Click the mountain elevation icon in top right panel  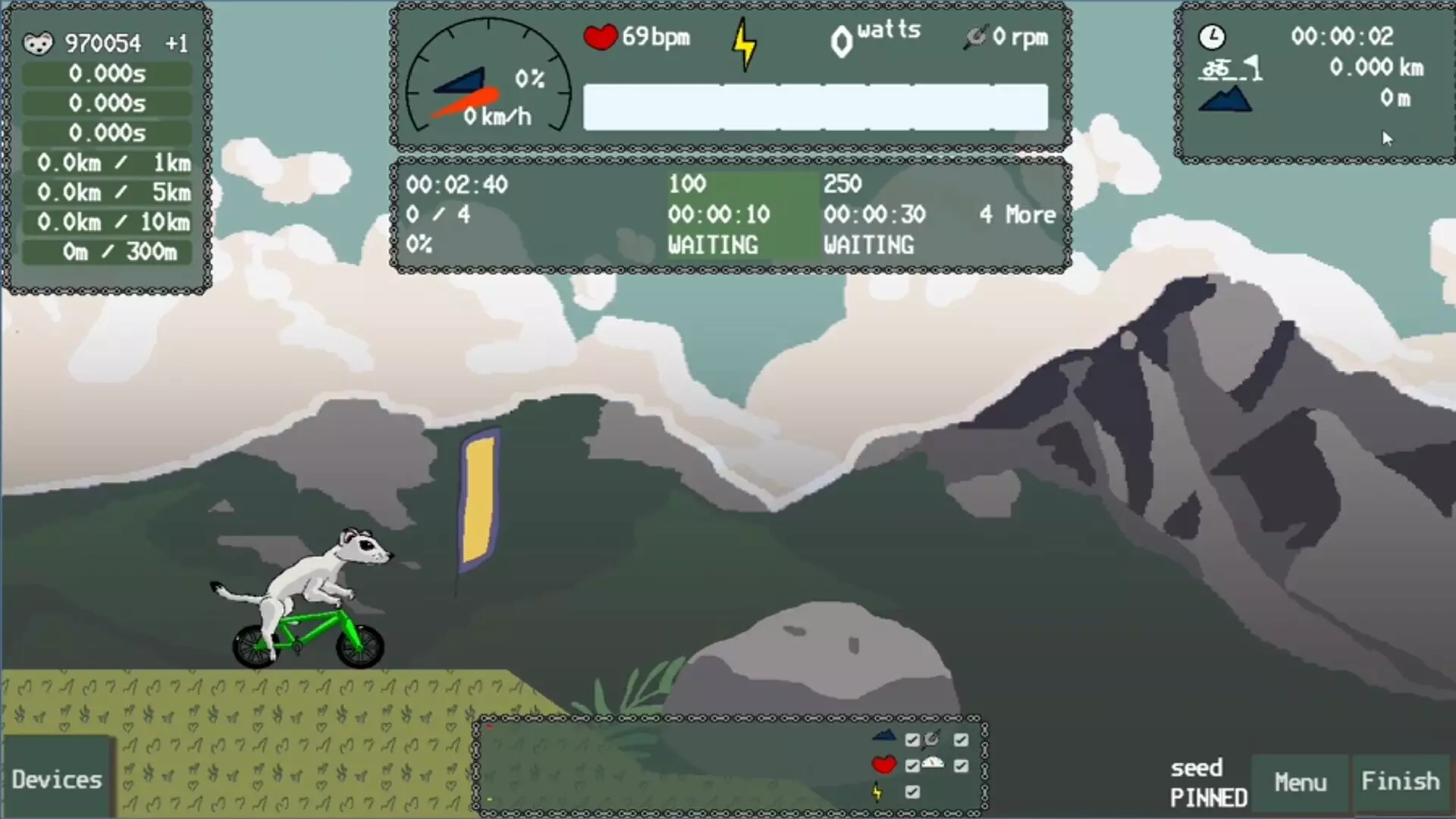tap(1225, 99)
